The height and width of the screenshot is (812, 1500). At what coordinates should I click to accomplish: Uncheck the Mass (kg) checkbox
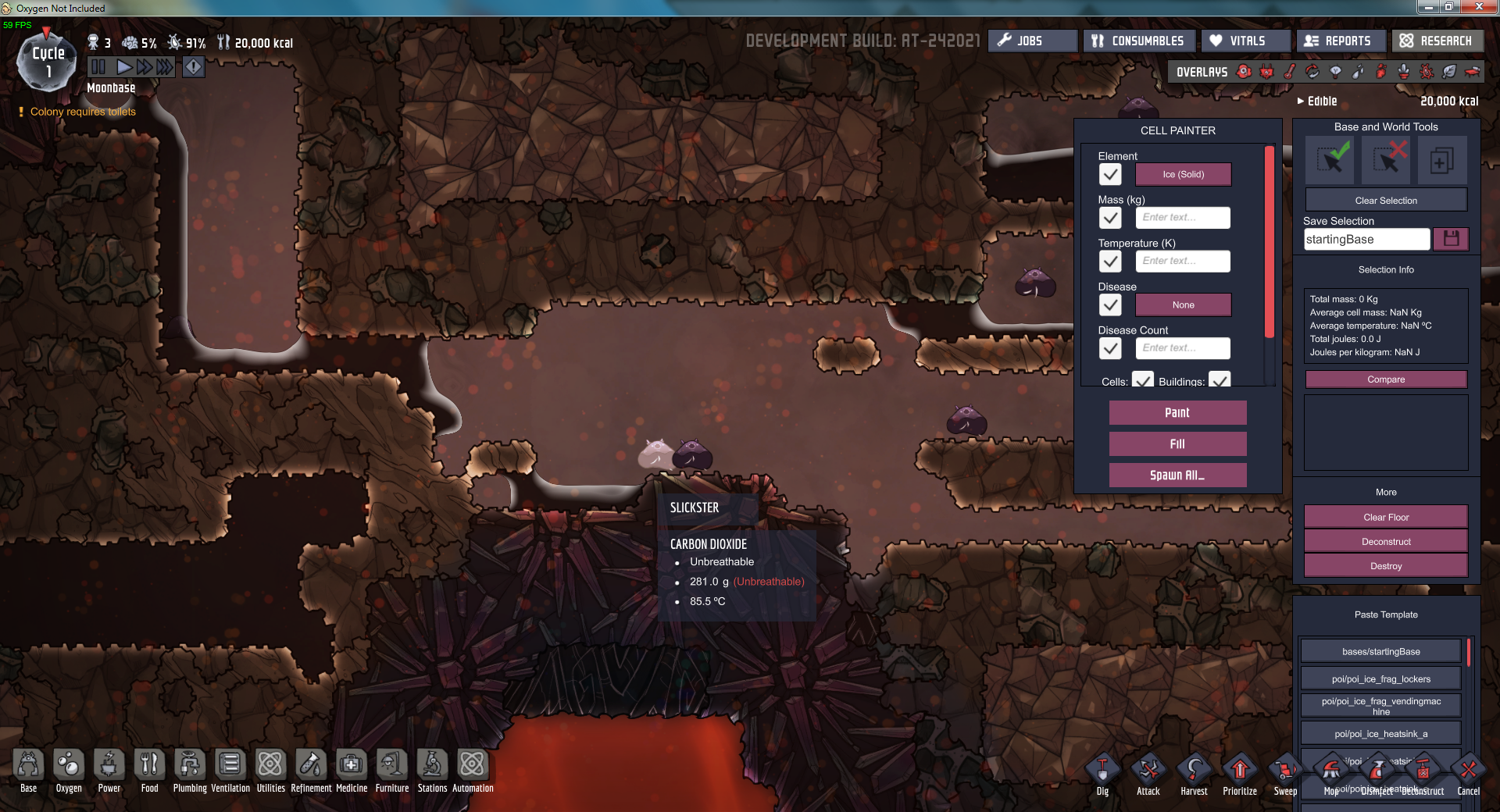click(x=1110, y=218)
